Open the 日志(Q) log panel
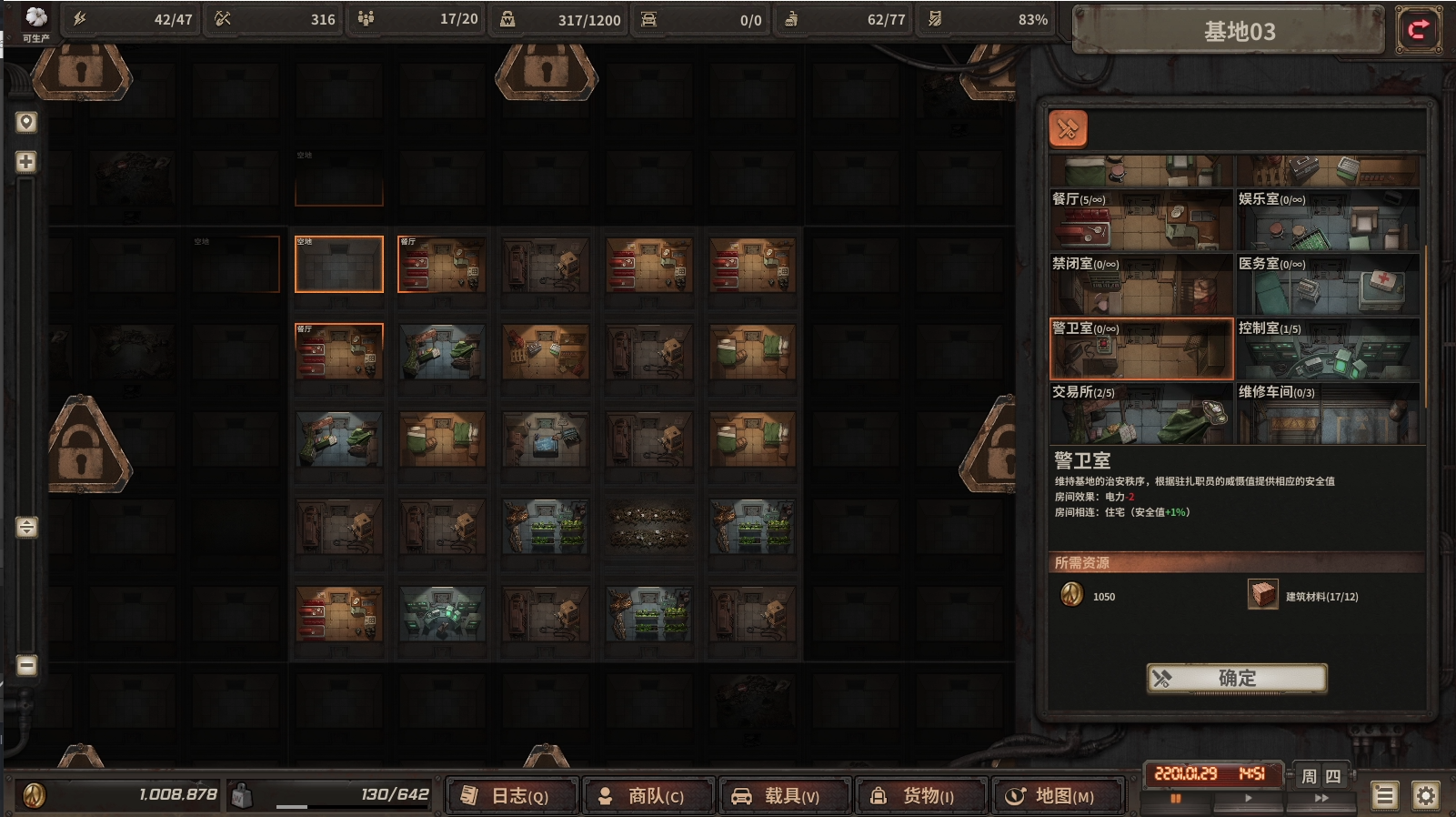Screen dimensions: 1456x817 [512, 793]
